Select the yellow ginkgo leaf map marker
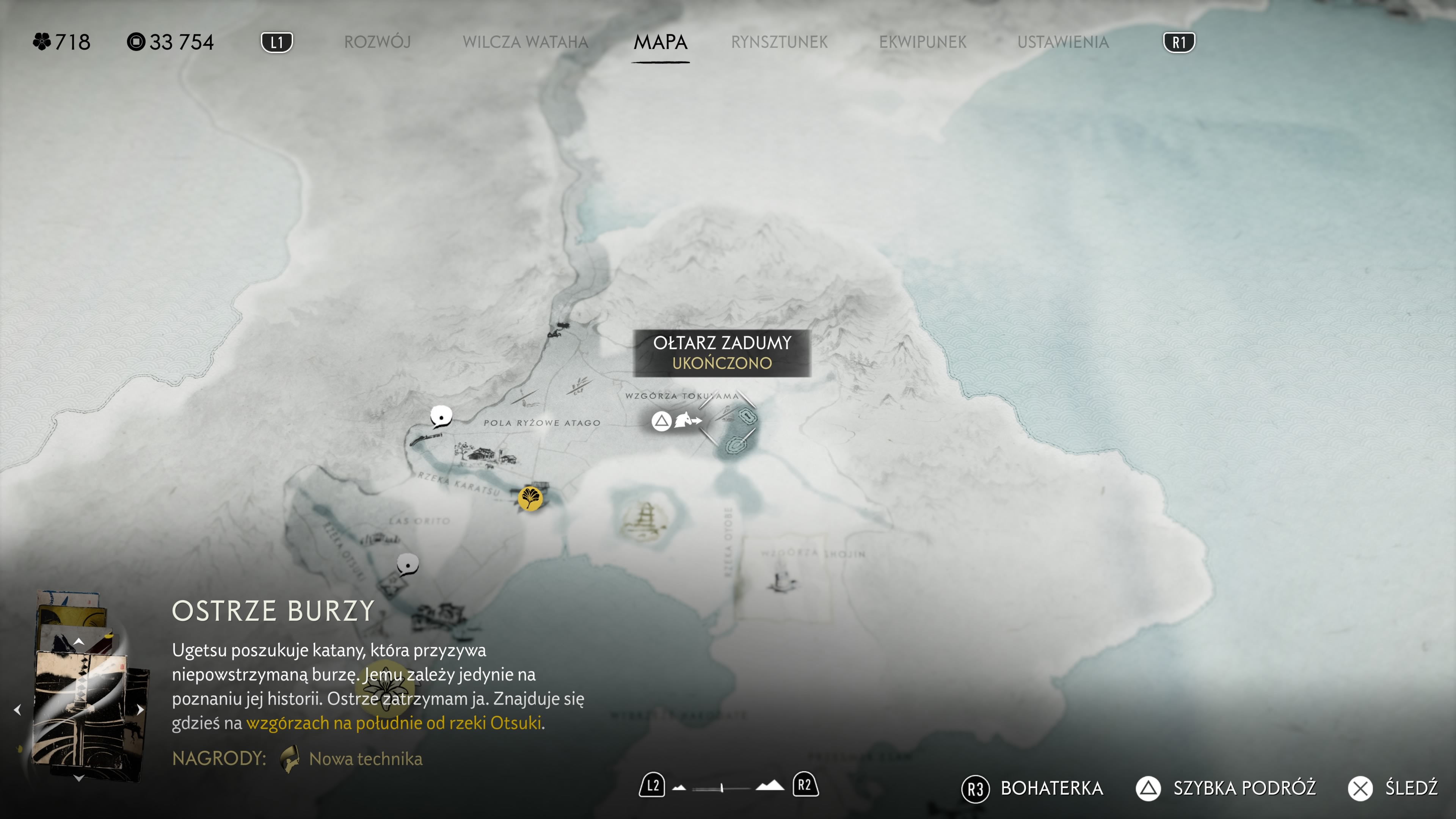 pyautogui.click(x=530, y=499)
